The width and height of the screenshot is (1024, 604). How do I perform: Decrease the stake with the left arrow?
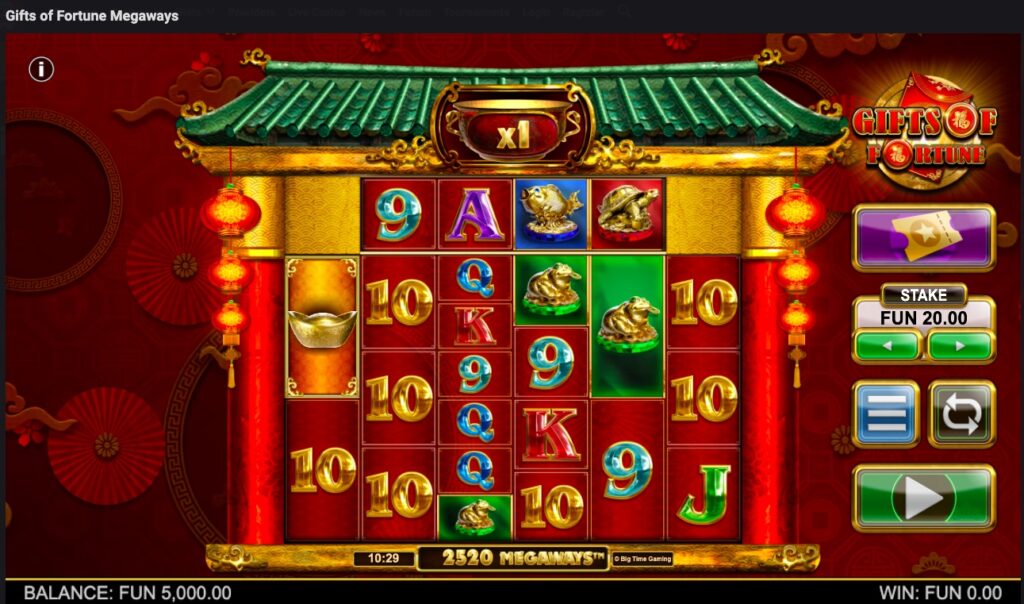(x=886, y=346)
